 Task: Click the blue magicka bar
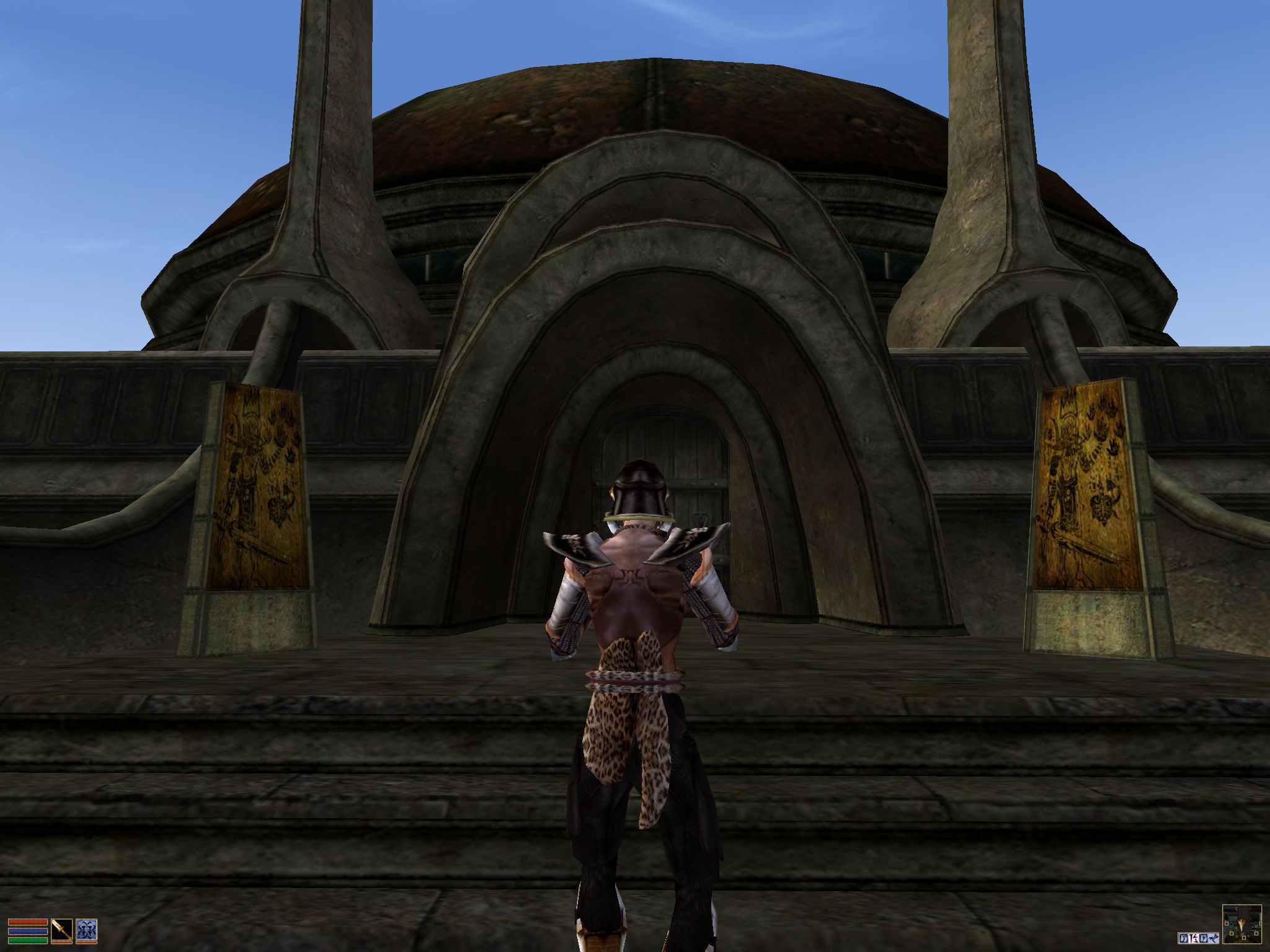27,933
